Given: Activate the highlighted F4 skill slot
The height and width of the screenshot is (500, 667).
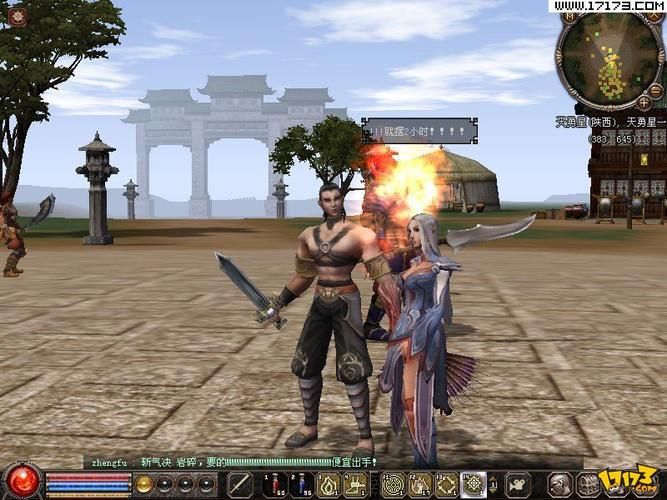Looking at the screenshot, I should (x=473, y=484).
